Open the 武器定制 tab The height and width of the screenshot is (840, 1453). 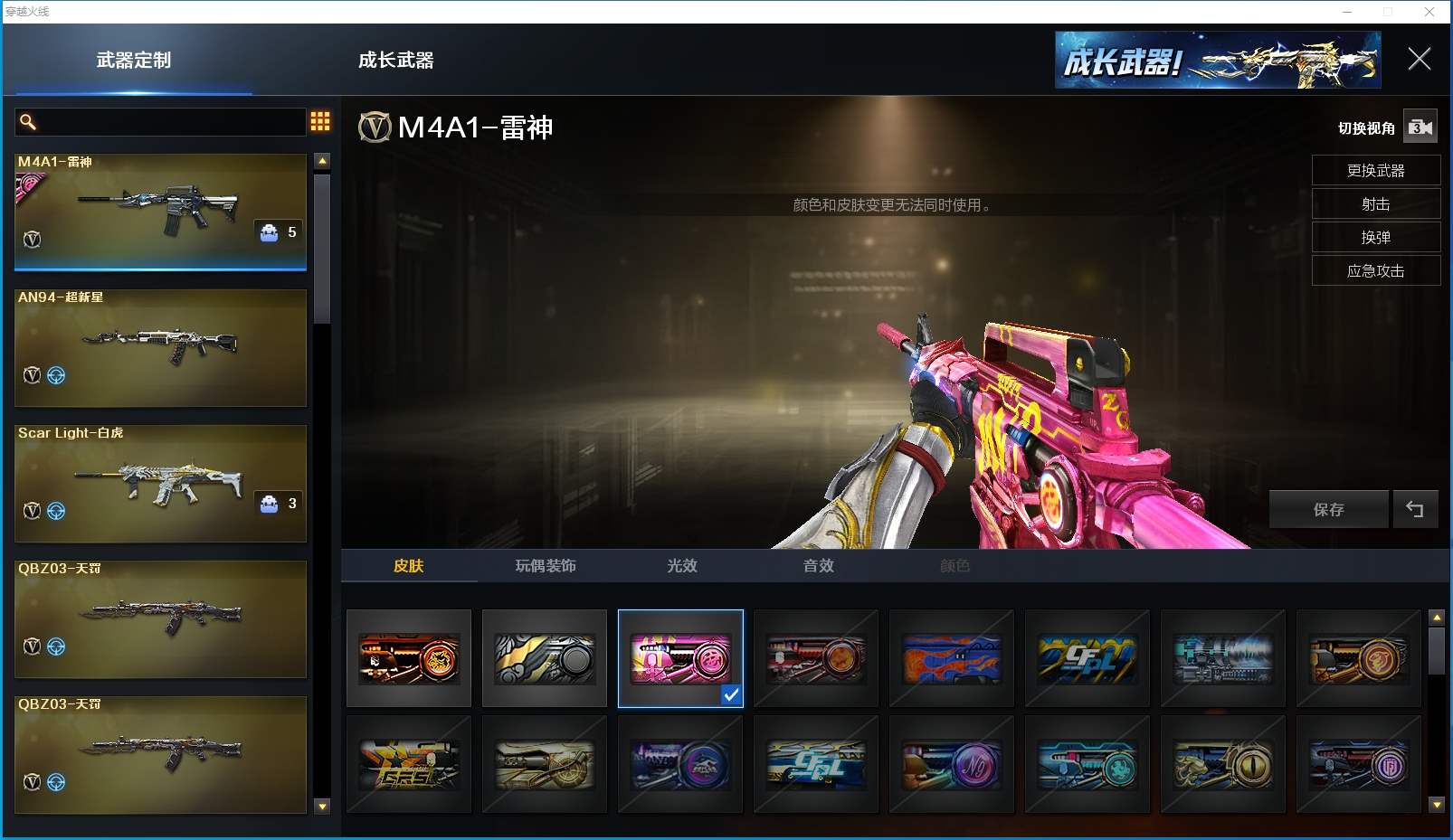pyautogui.click(x=134, y=61)
